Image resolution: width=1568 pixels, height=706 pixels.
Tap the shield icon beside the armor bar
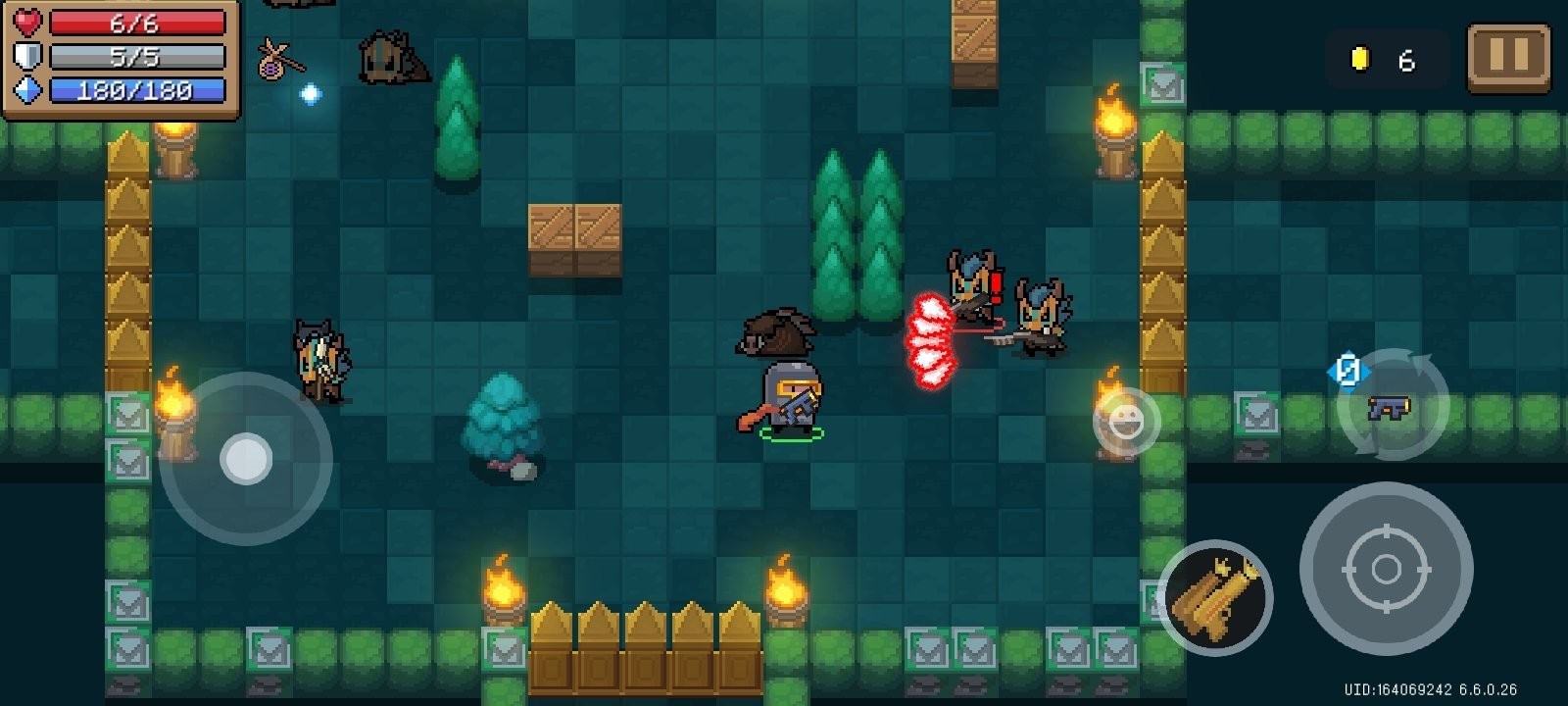[x=28, y=55]
